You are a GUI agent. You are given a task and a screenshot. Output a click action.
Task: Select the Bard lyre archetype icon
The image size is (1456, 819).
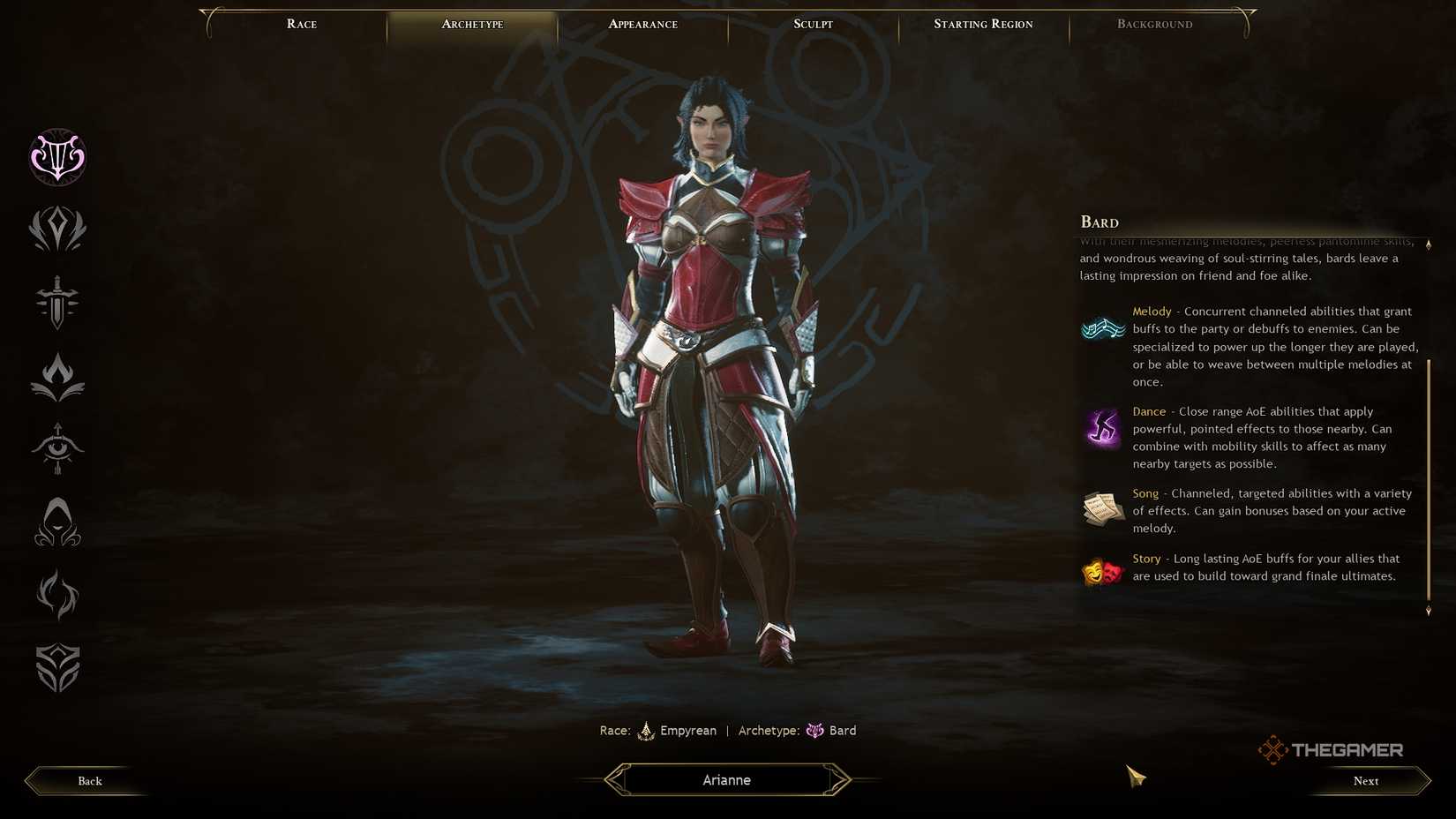point(56,158)
